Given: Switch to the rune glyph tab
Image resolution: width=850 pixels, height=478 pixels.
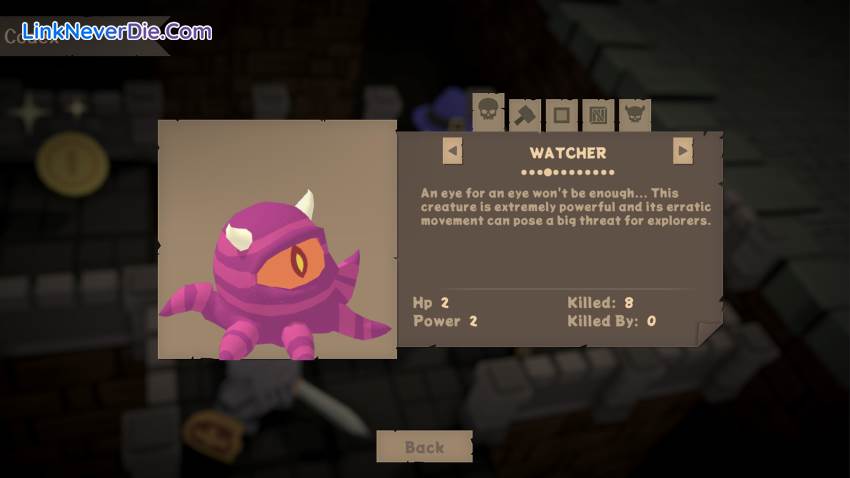Looking at the screenshot, I should point(598,115).
